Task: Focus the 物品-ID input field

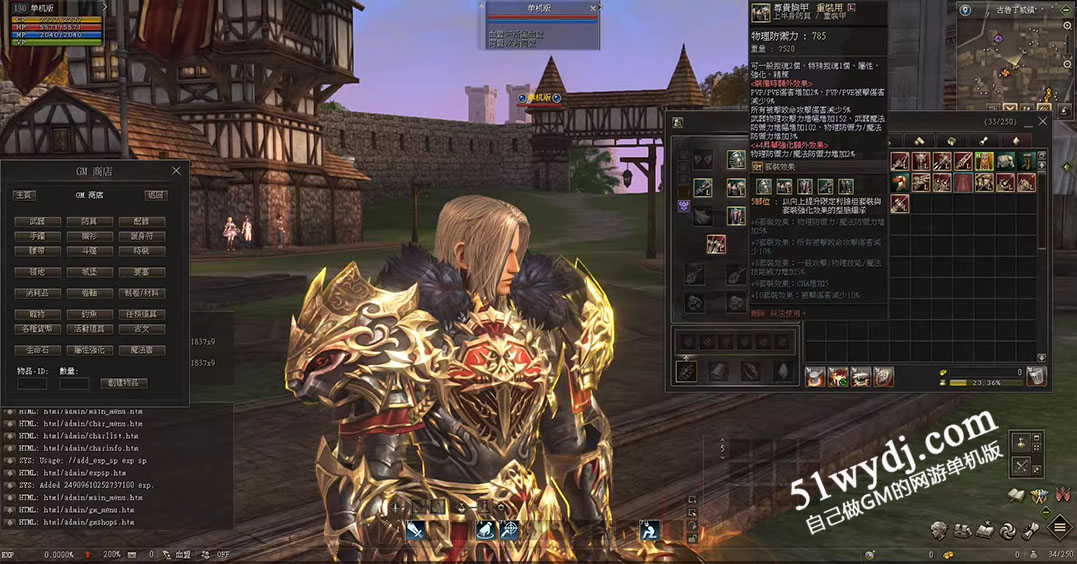Action: point(32,383)
